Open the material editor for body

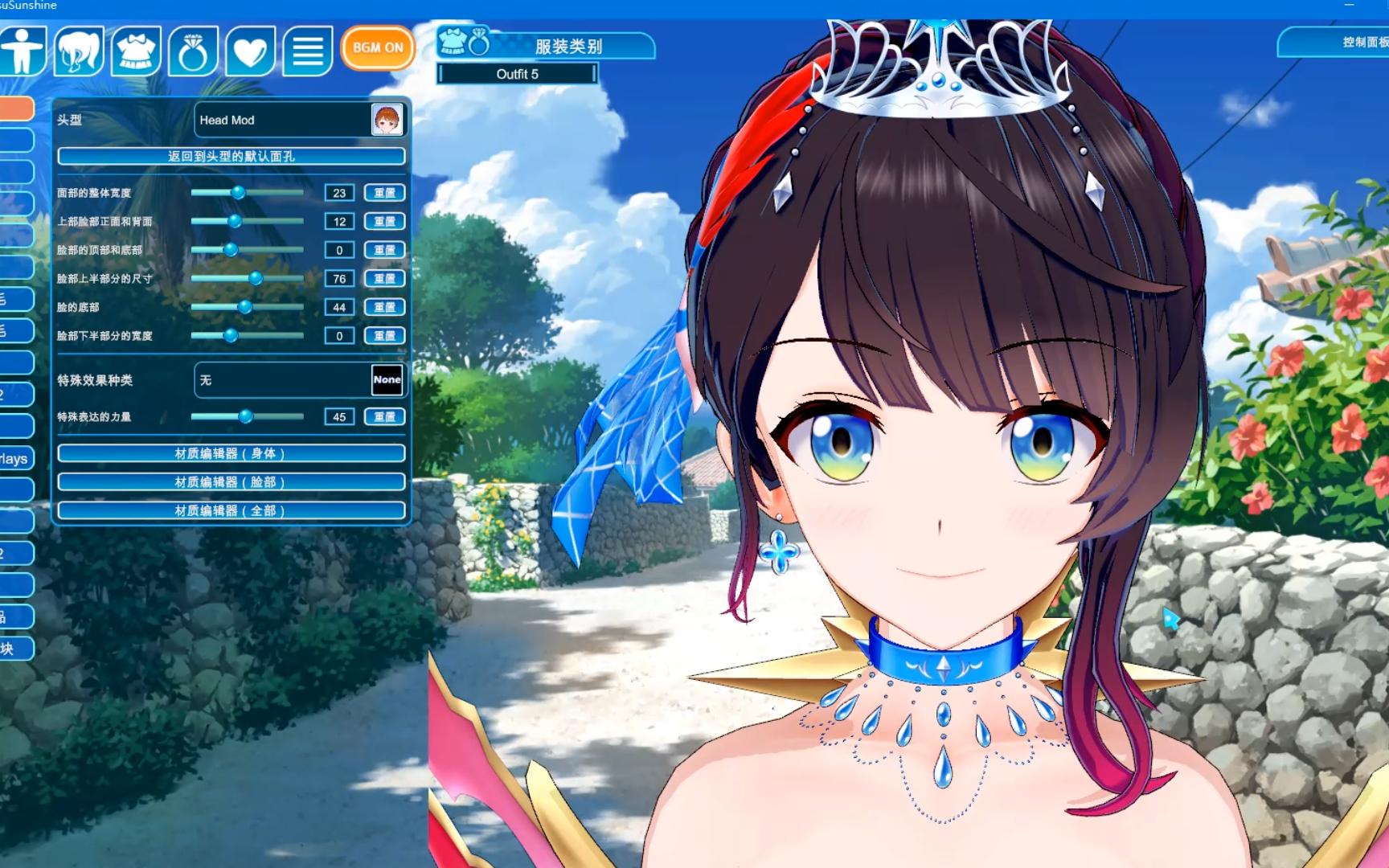(x=231, y=453)
